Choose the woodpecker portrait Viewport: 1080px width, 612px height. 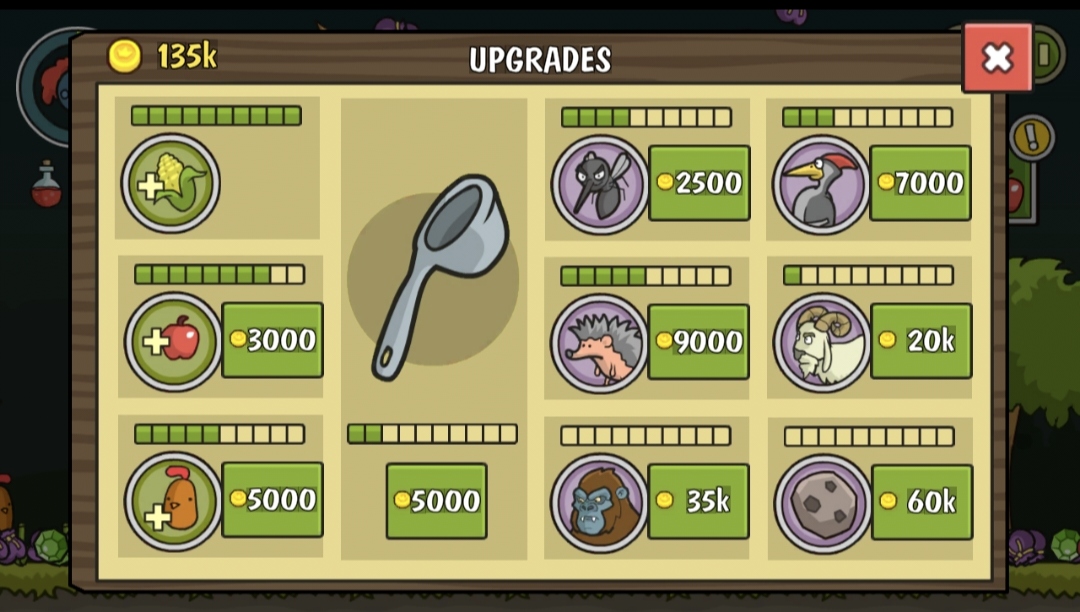821,184
